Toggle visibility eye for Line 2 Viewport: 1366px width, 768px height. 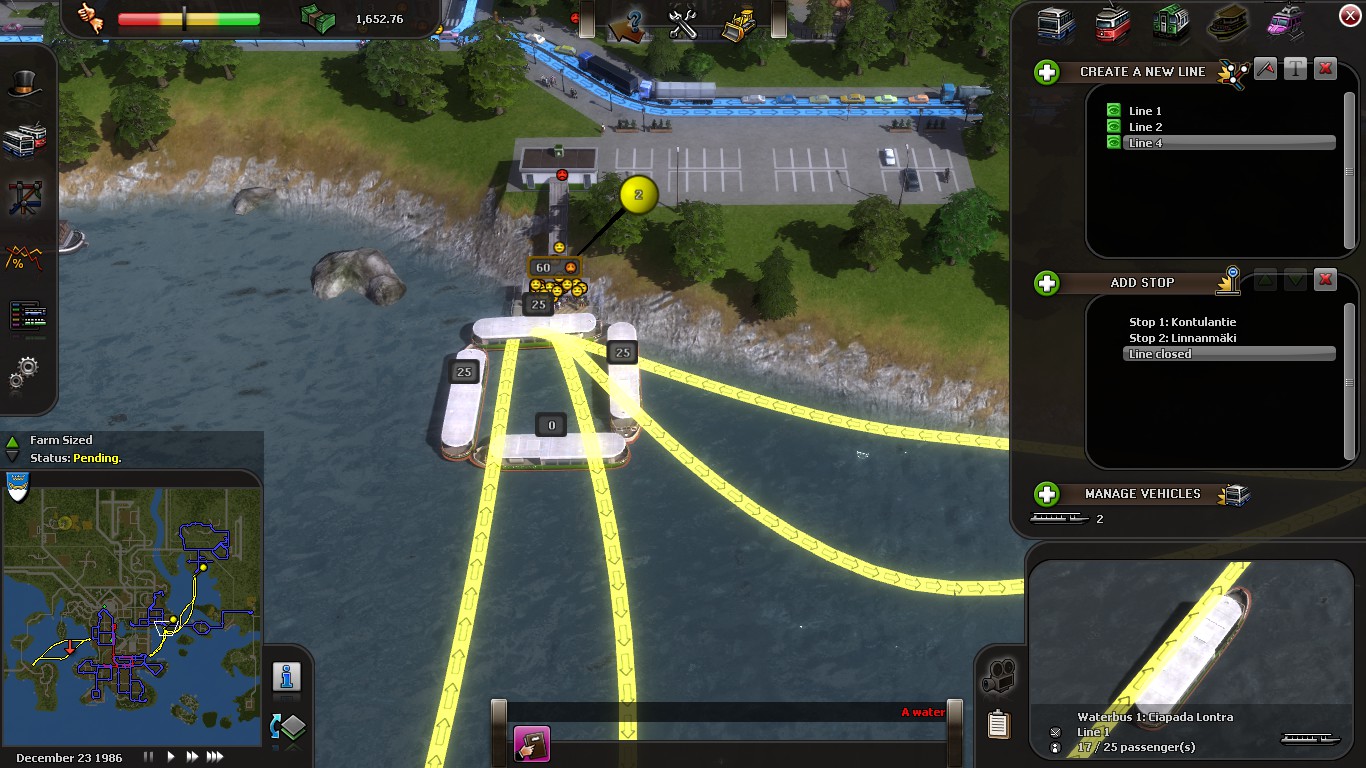1113,127
